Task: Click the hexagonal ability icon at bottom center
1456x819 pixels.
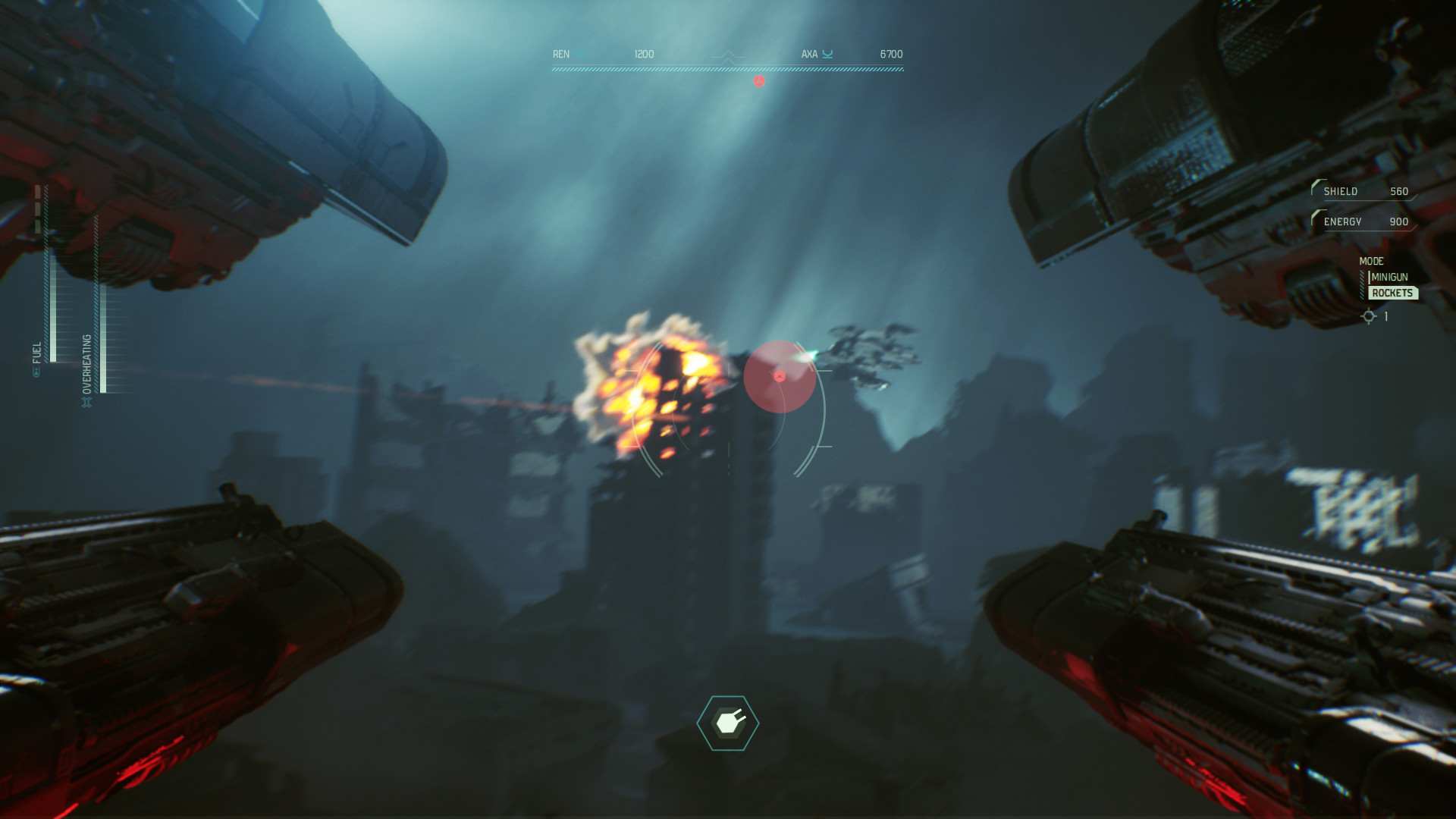Action: point(728,721)
